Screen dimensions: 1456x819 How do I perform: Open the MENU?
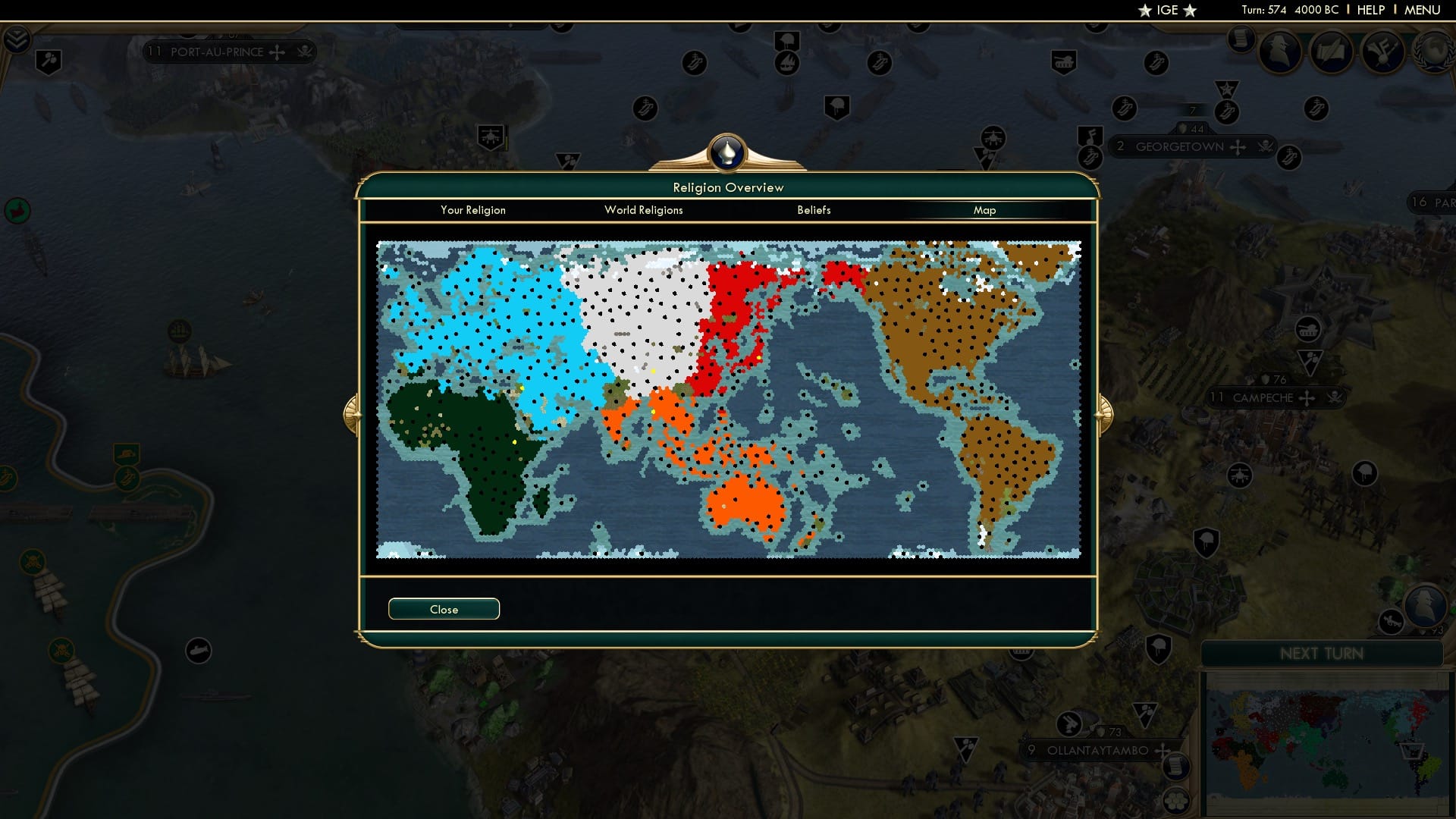(x=1422, y=10)
